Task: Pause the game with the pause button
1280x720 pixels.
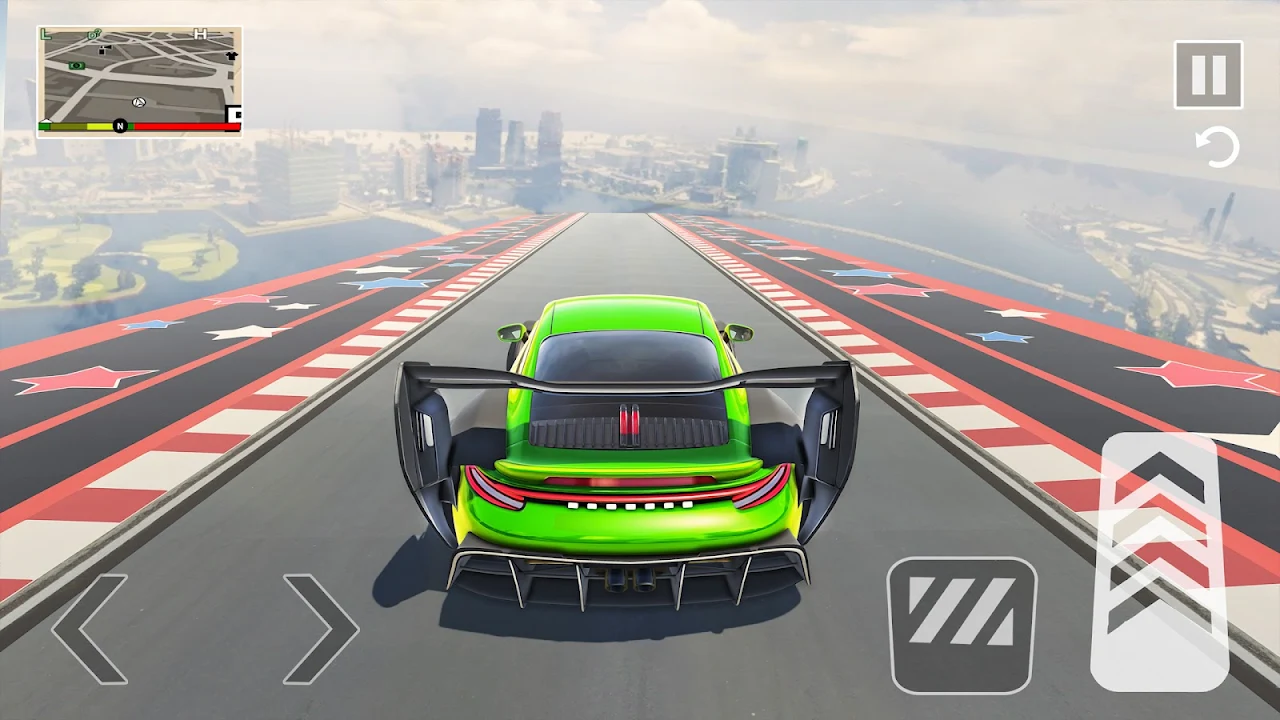Action: click(x=1208, y=75)
